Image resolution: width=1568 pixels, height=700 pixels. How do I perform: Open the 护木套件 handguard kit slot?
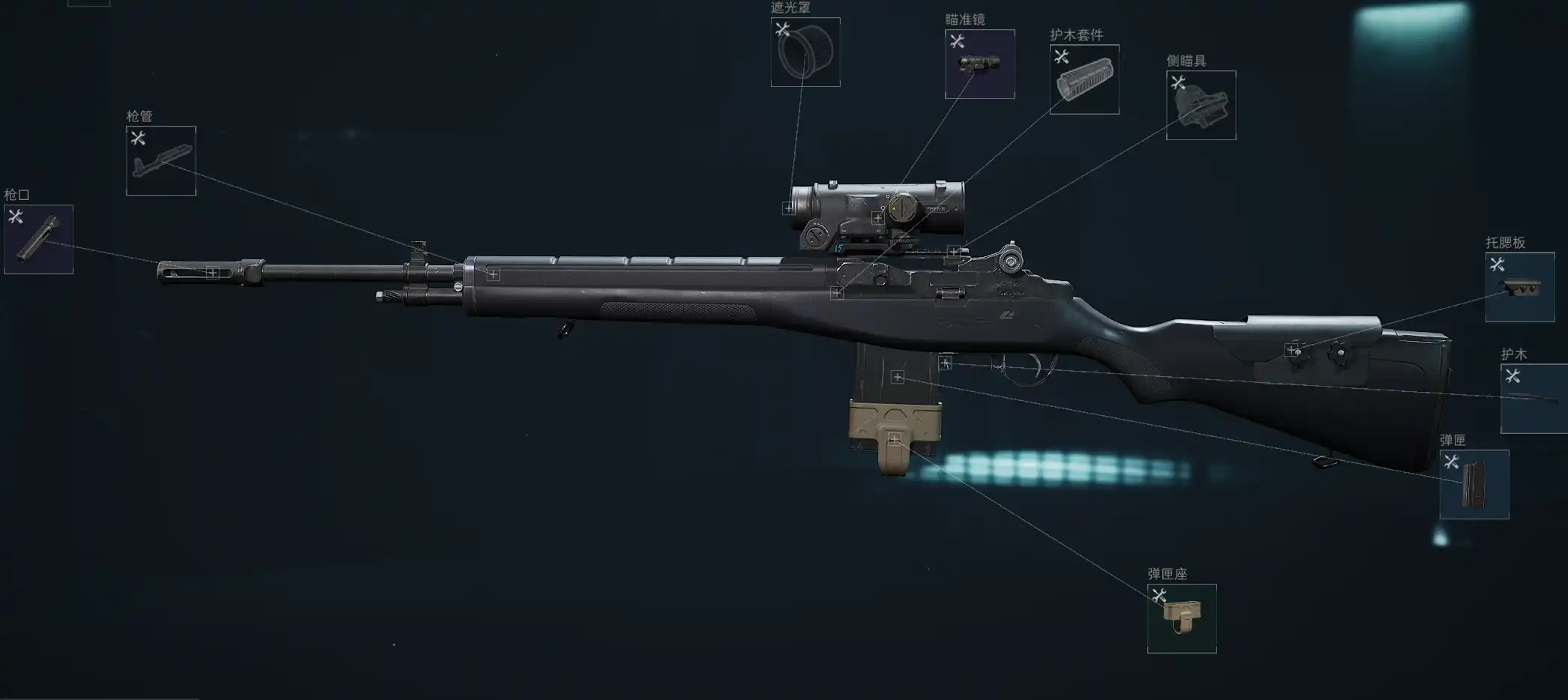pos(1084,79)
